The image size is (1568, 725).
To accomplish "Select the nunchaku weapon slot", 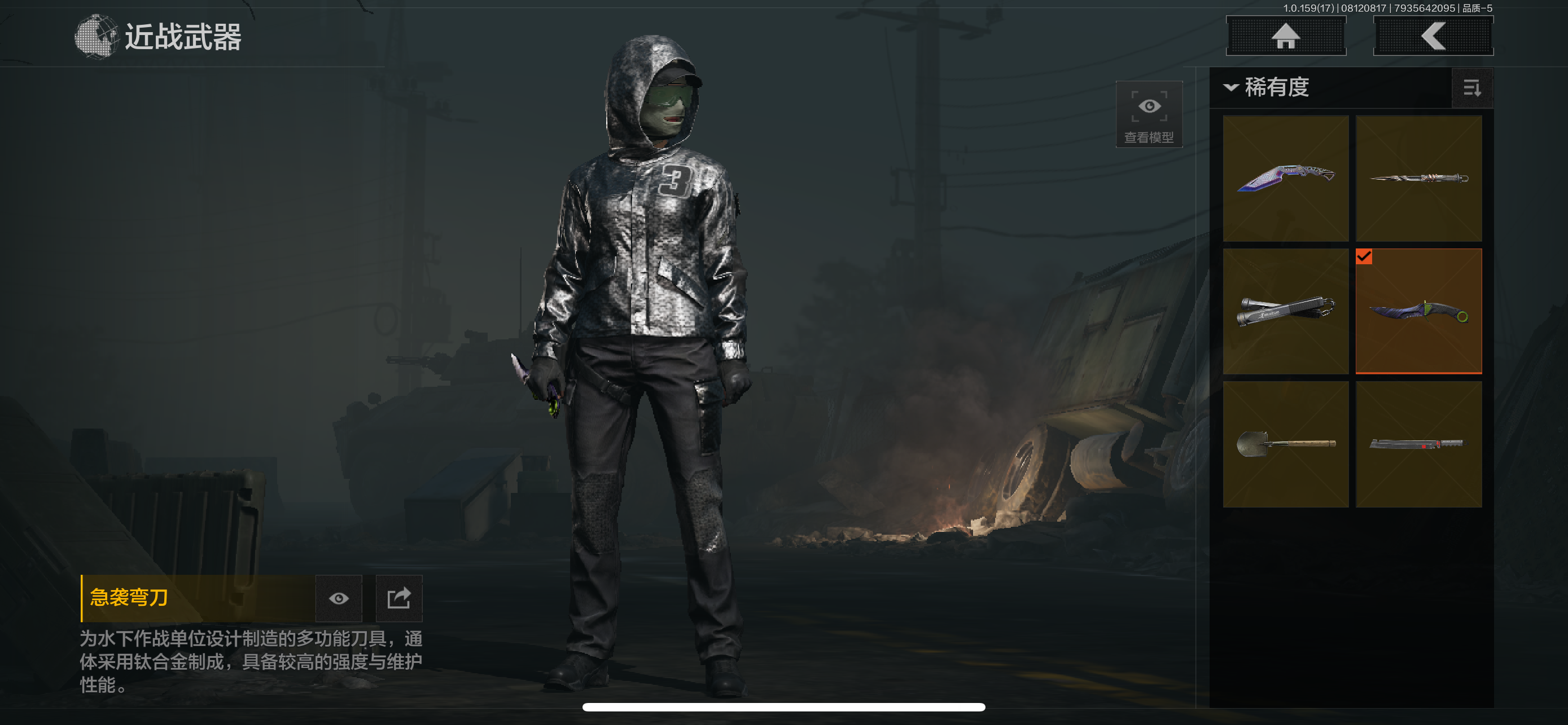I will tap(1285, 311).
